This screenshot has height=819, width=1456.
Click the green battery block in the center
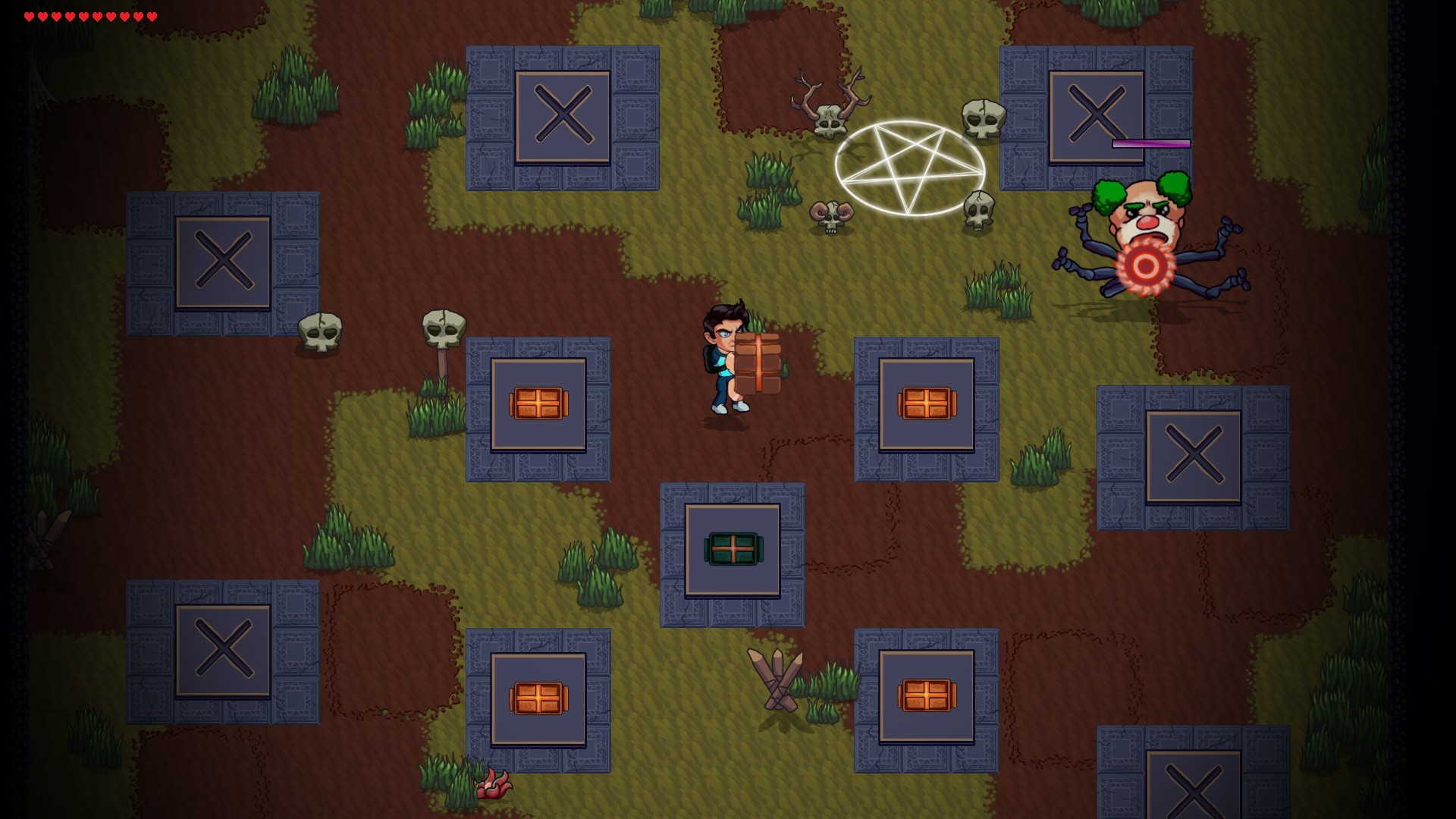point(732,550)
